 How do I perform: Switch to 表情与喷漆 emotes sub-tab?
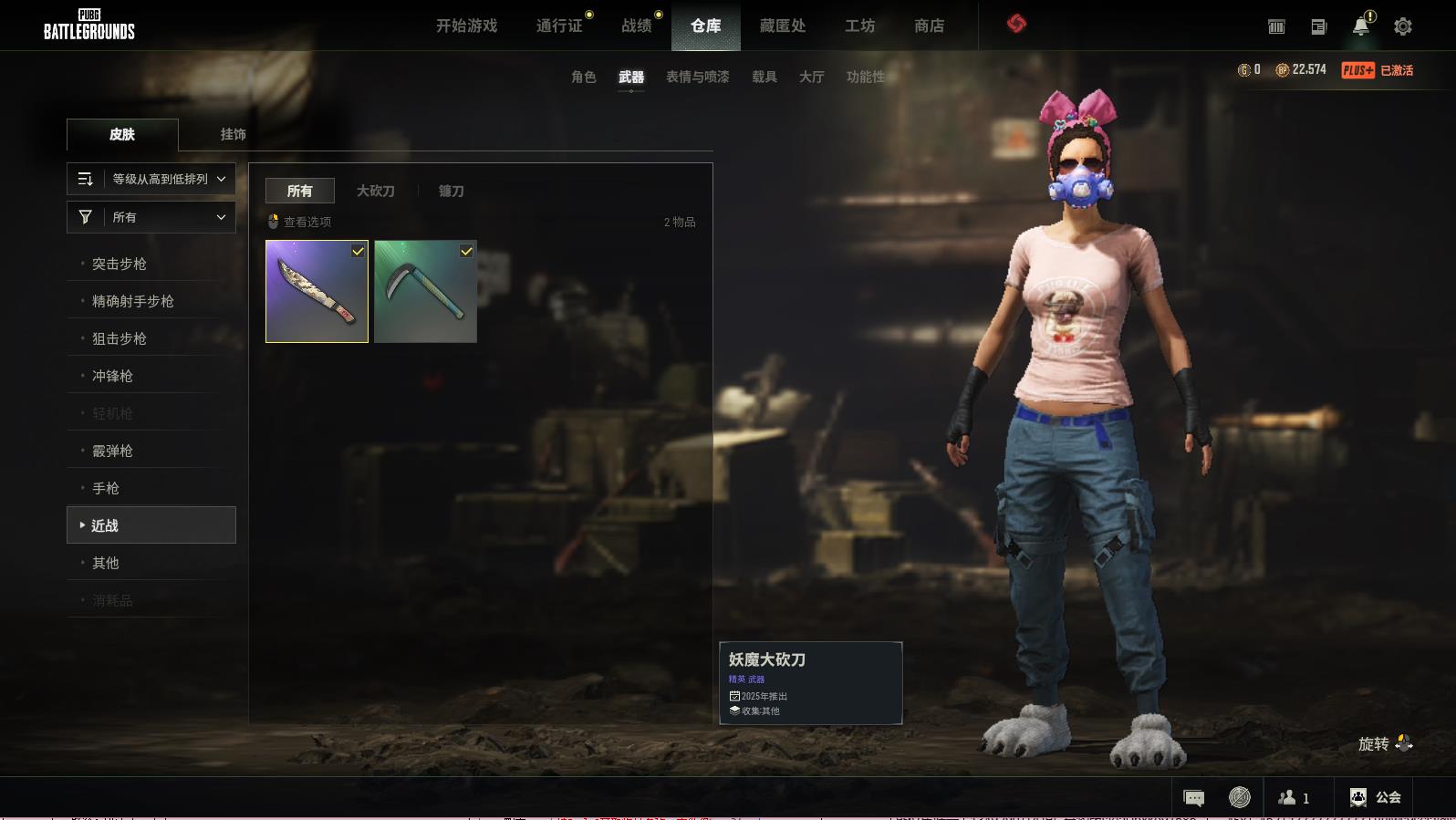coord(697,77)
